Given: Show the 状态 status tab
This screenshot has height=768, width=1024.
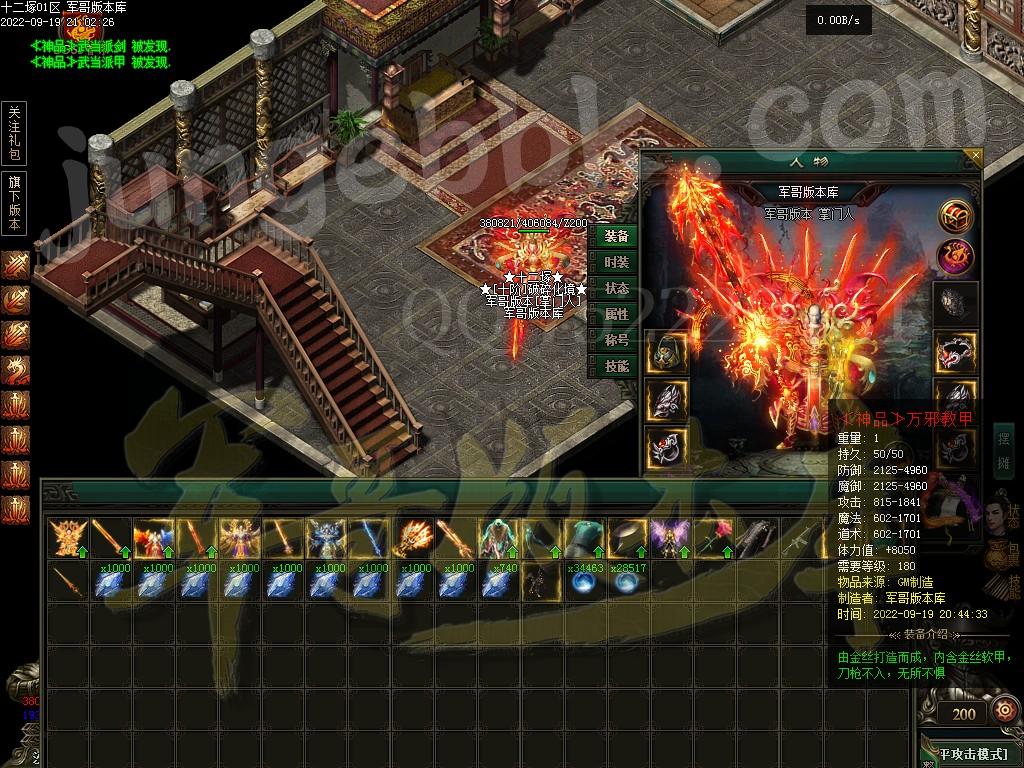Looking at the screenshot, I should coord(617,288).
